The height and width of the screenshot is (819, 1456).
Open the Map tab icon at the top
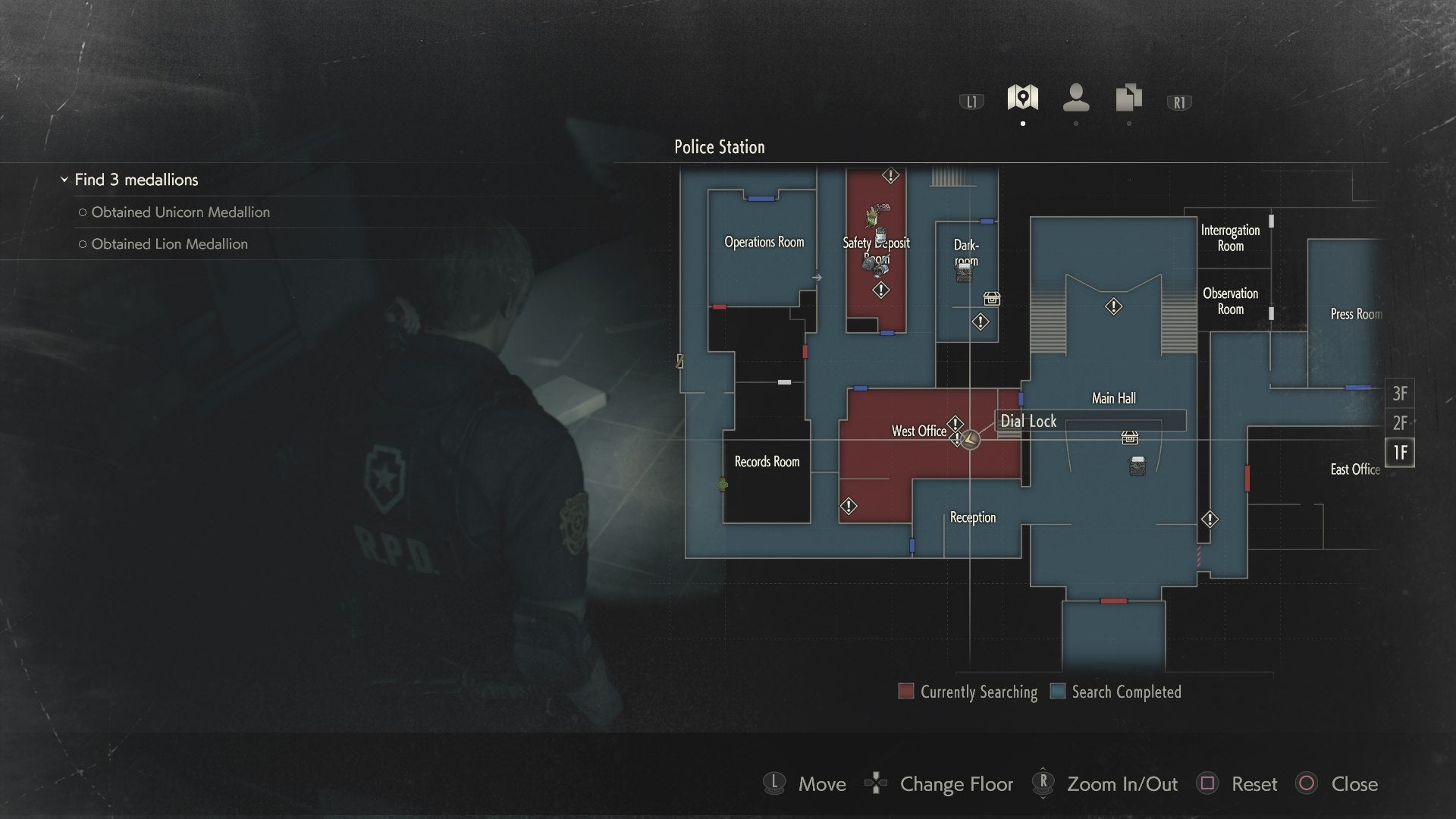[x=1023, y=96]
